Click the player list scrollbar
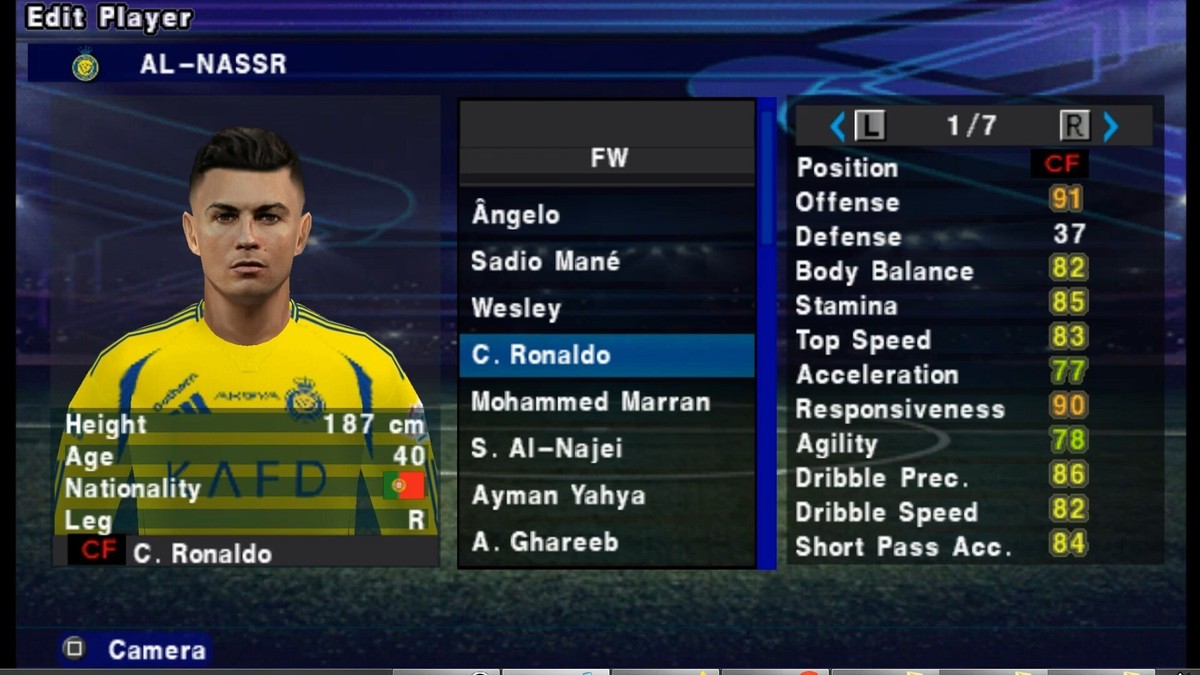The height and width of the screenshot is (675, 1200). pos(767,330)
